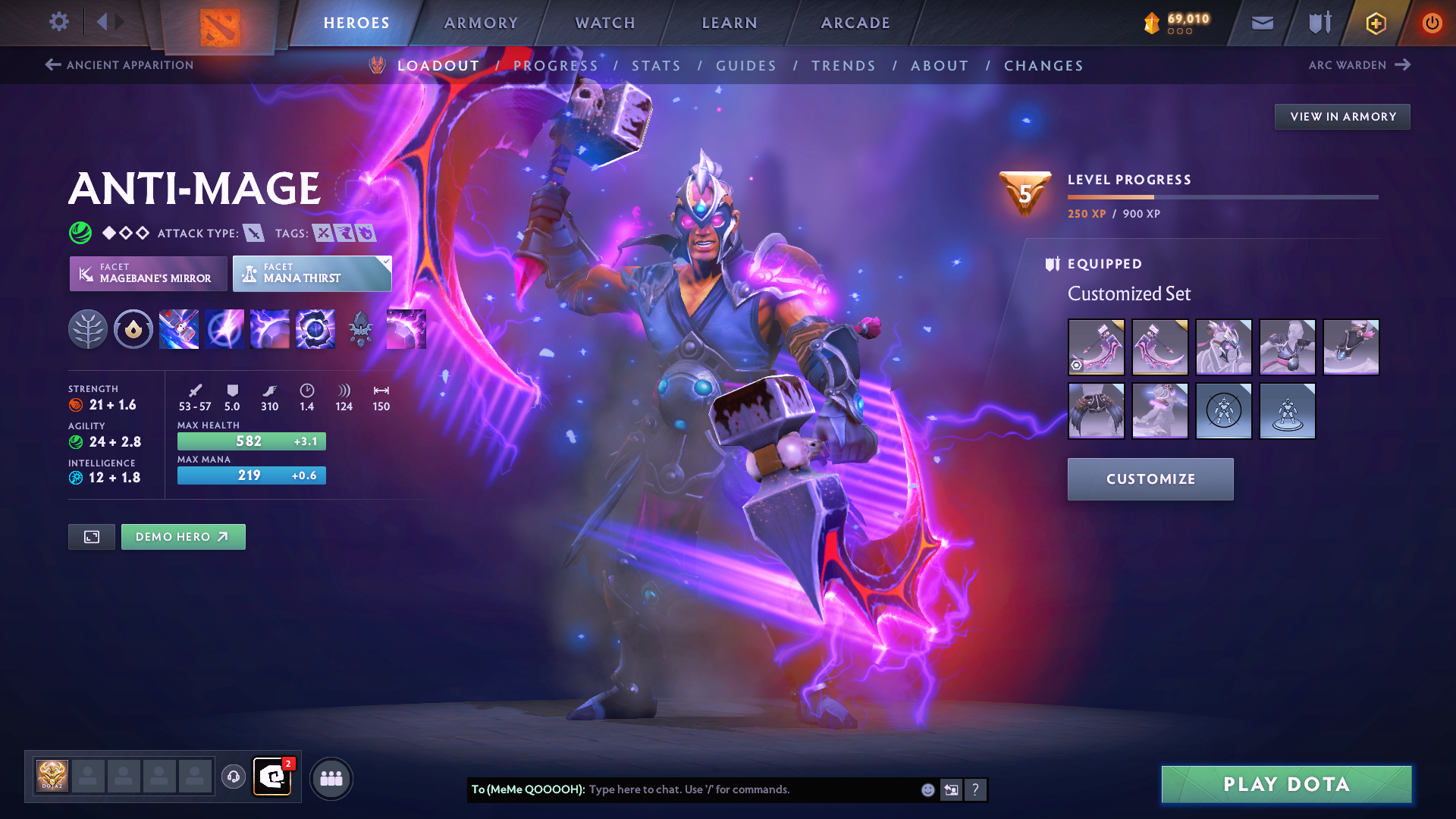Click the voice chat headset icon
The width and height of the screenshot is (1456, 819).
pyautogui.click(x=232, y=777)
